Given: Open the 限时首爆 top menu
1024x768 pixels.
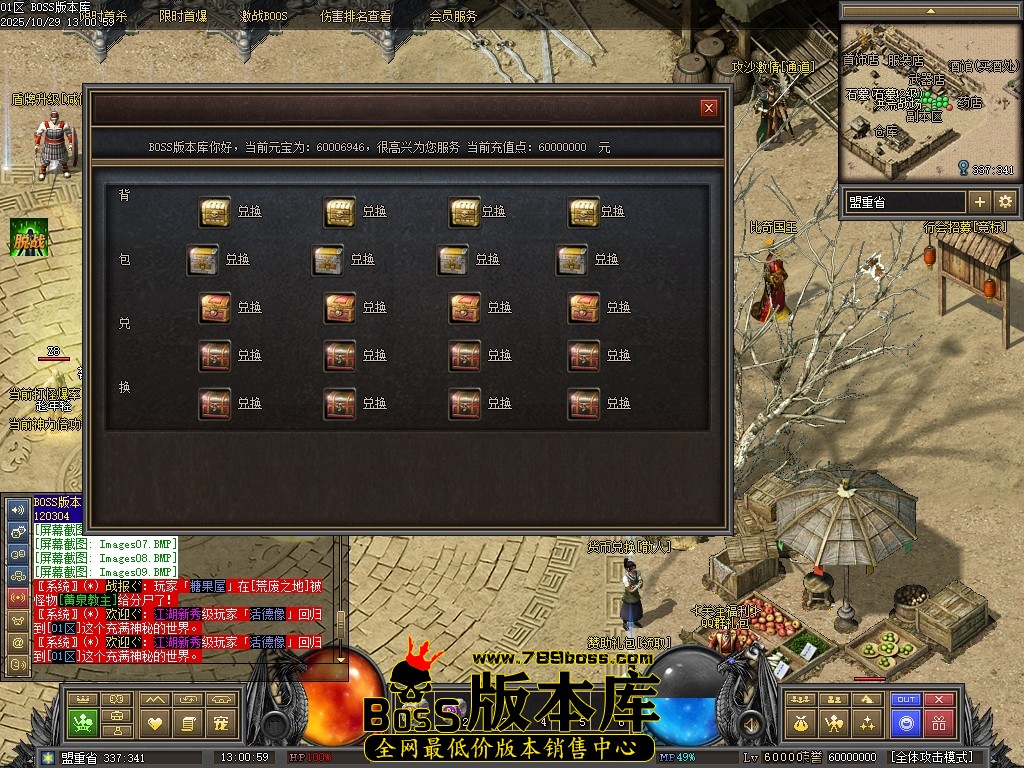Looking at the screenshot, I should [x=183, y=16].
